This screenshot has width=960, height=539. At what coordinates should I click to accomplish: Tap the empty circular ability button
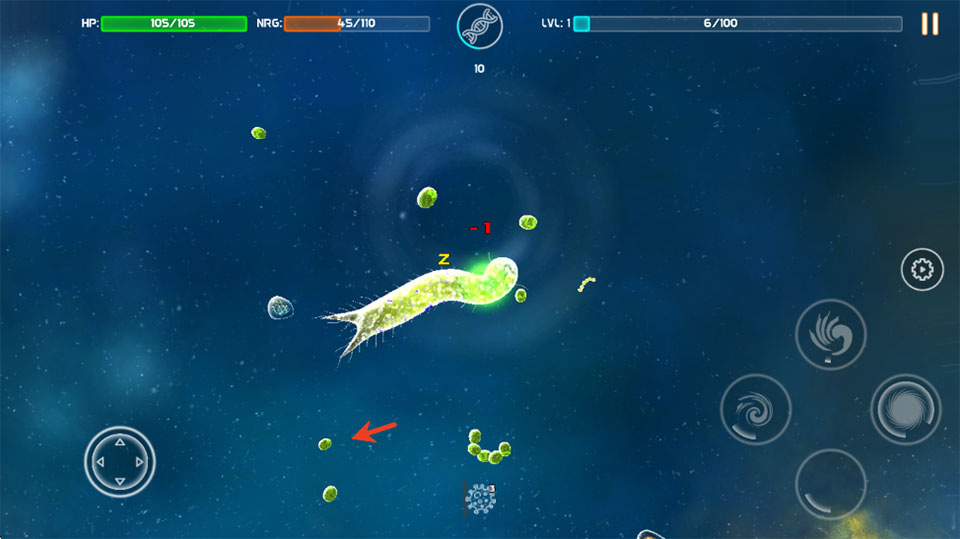830,483
